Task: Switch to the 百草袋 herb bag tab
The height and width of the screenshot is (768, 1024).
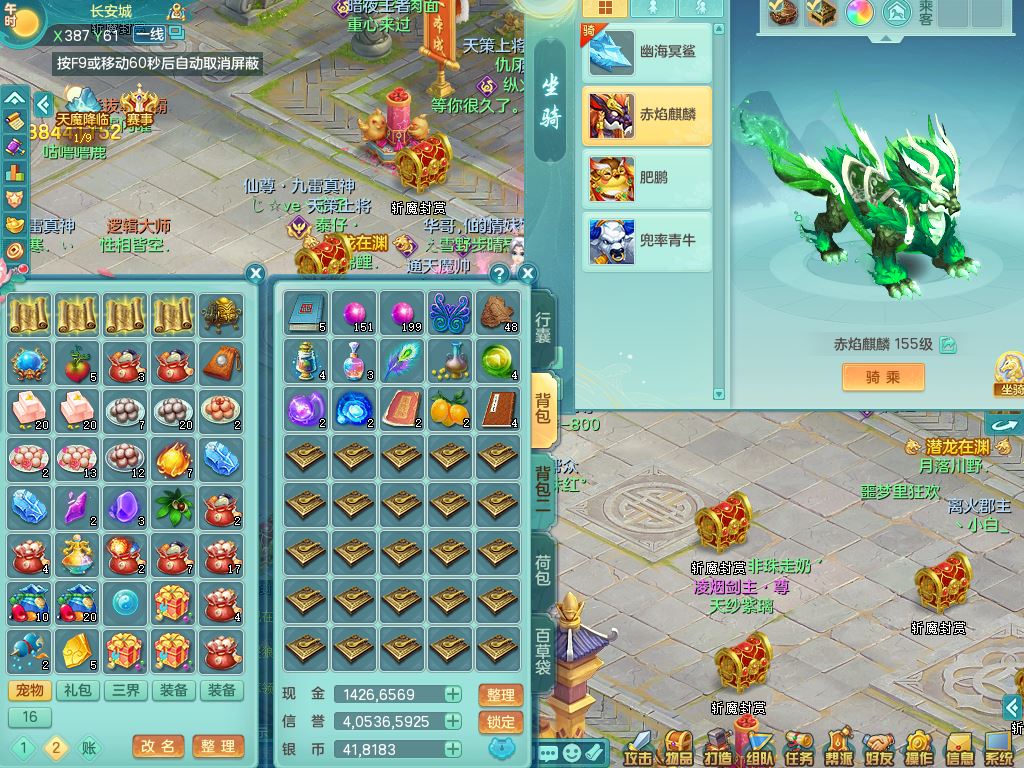Action: (543, 652)
